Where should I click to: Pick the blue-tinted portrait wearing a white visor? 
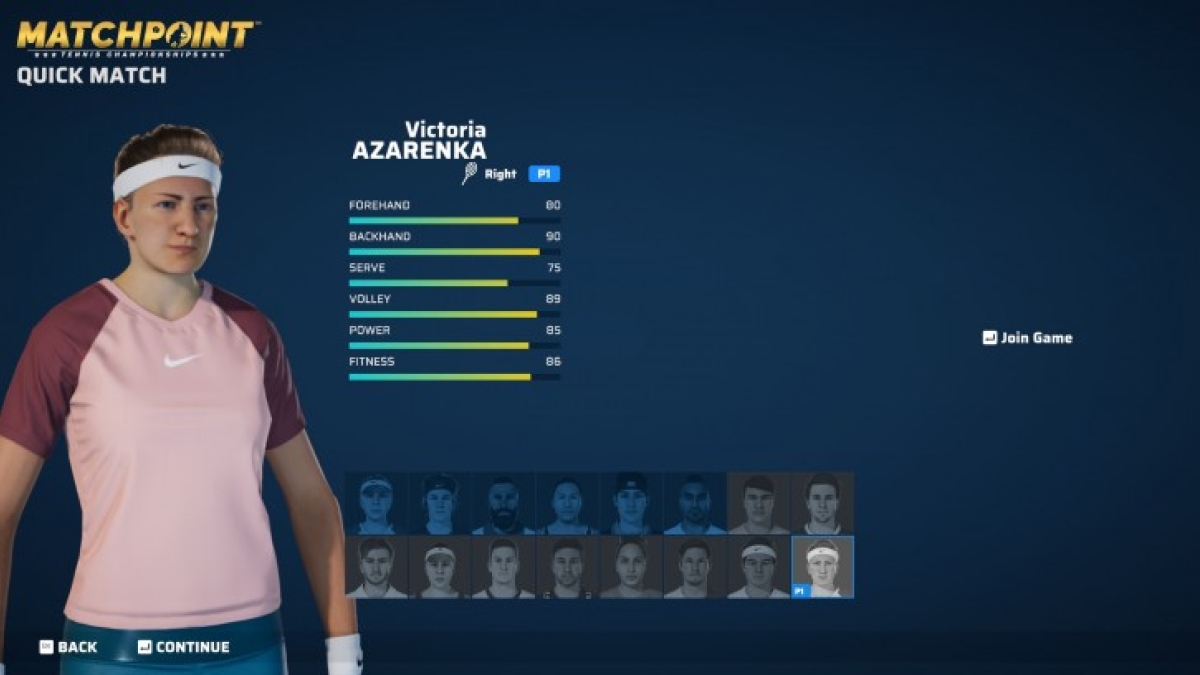376,503
